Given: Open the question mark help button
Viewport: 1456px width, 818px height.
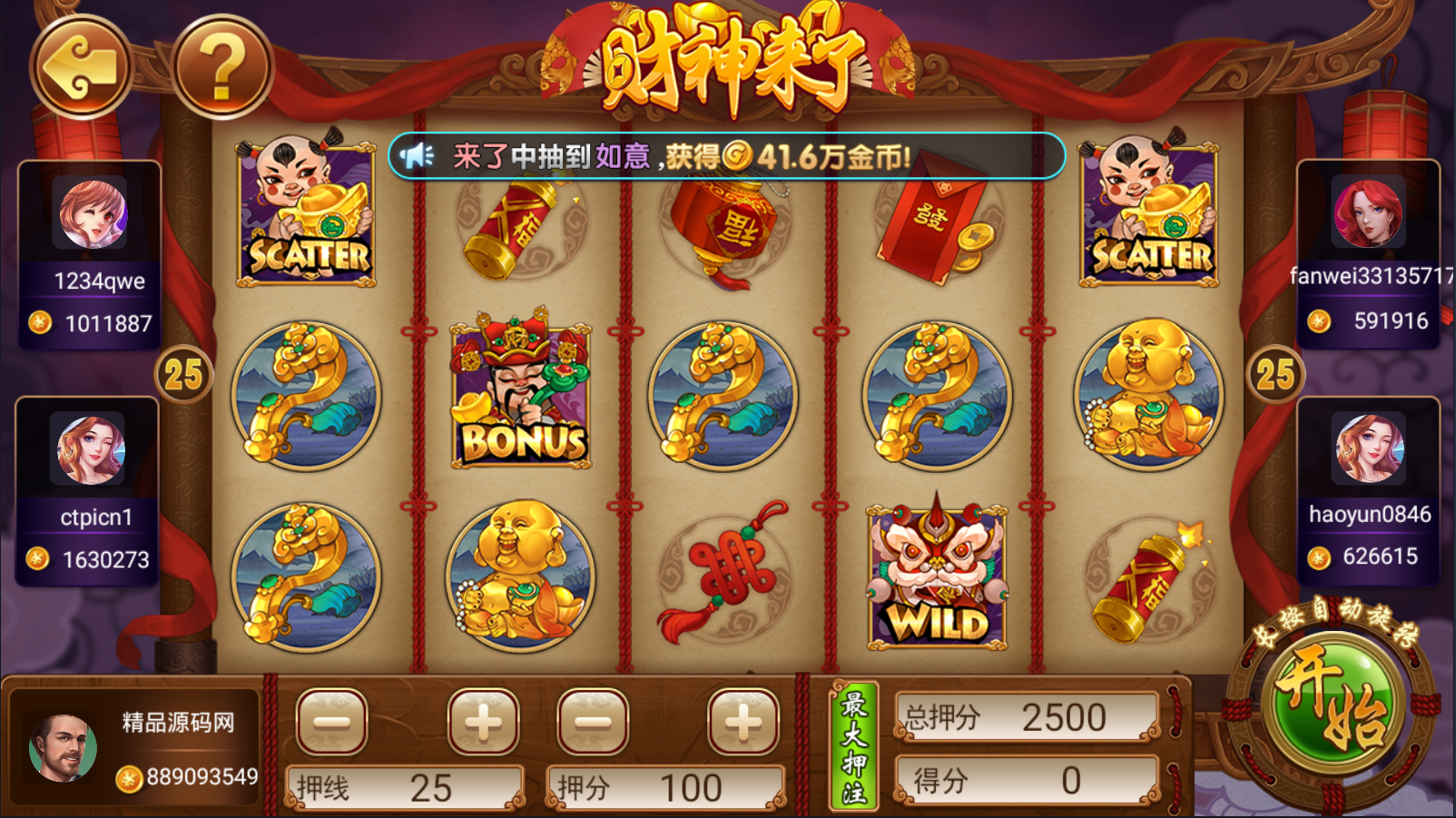Looking at the screenshot, I should pos(222,67).
